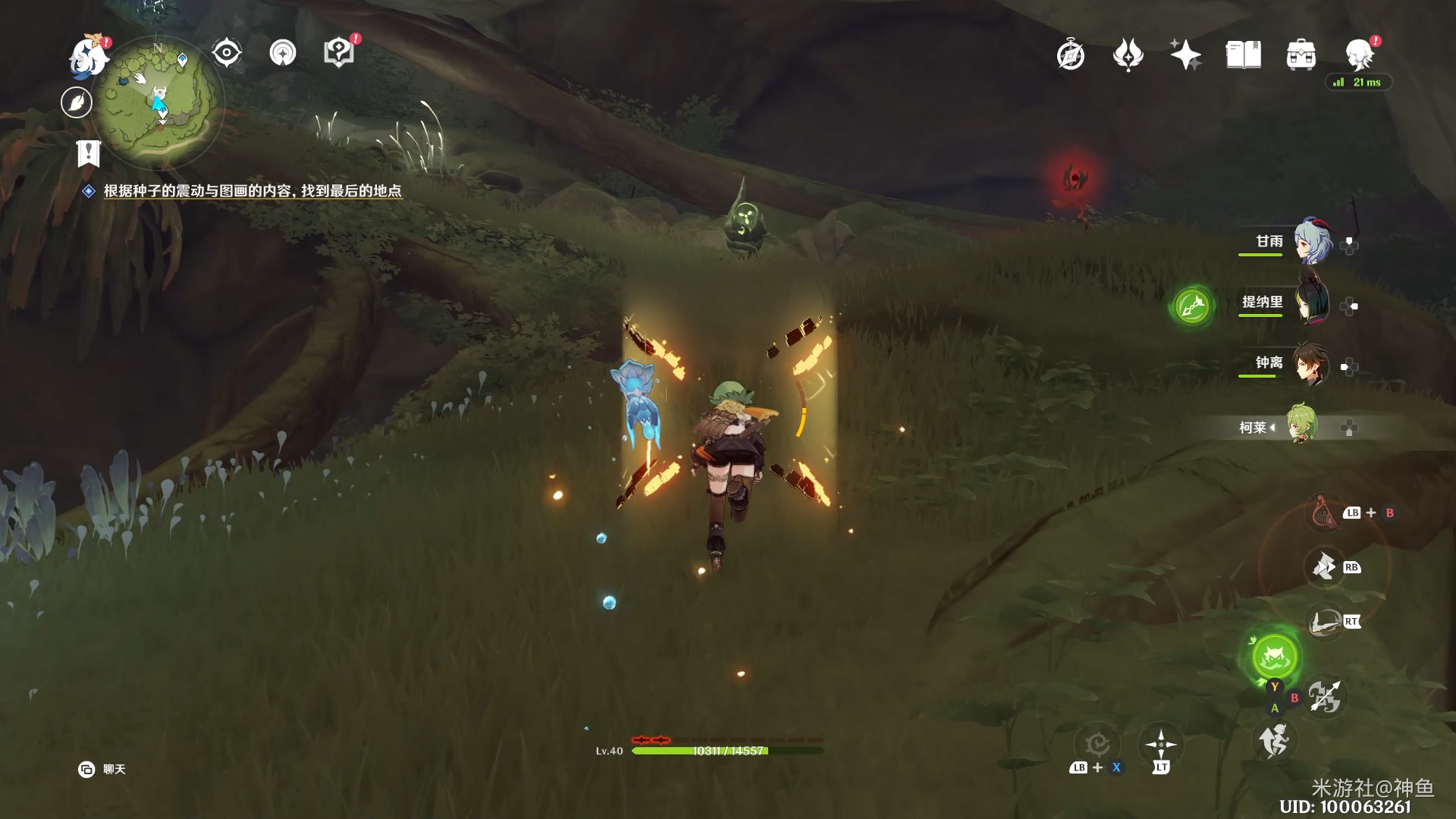Click the tracked quest objective text

(x=252, y=191)
